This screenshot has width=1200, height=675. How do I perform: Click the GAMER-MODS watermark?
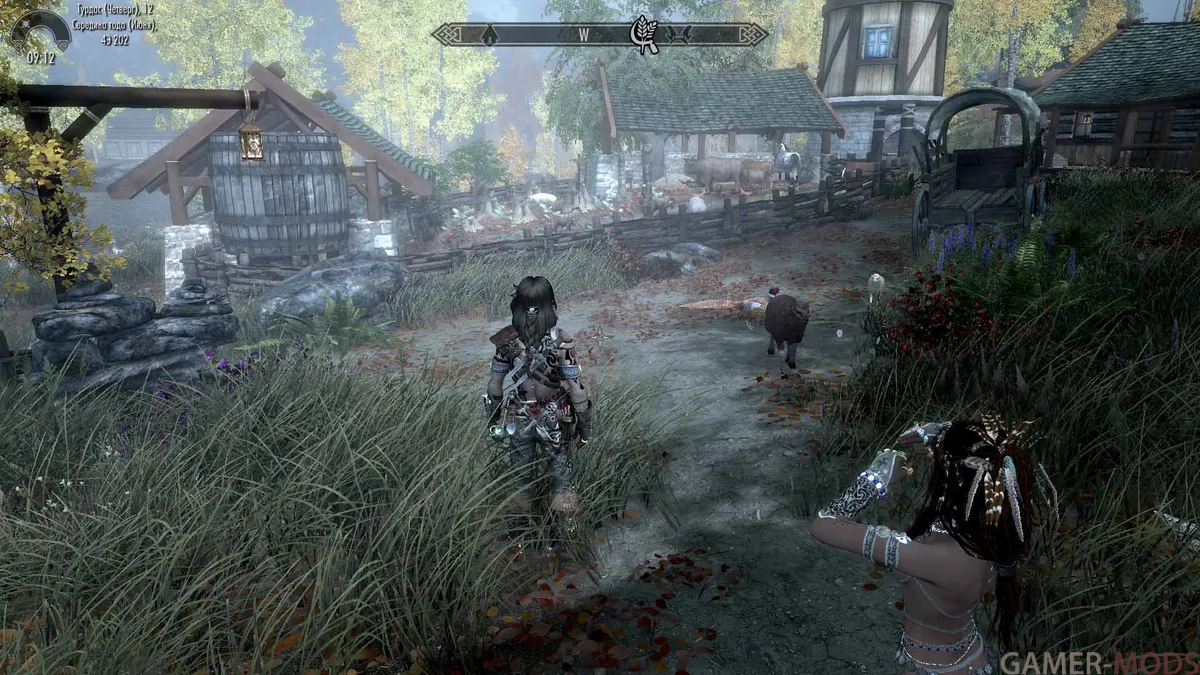pos(1095,661)
